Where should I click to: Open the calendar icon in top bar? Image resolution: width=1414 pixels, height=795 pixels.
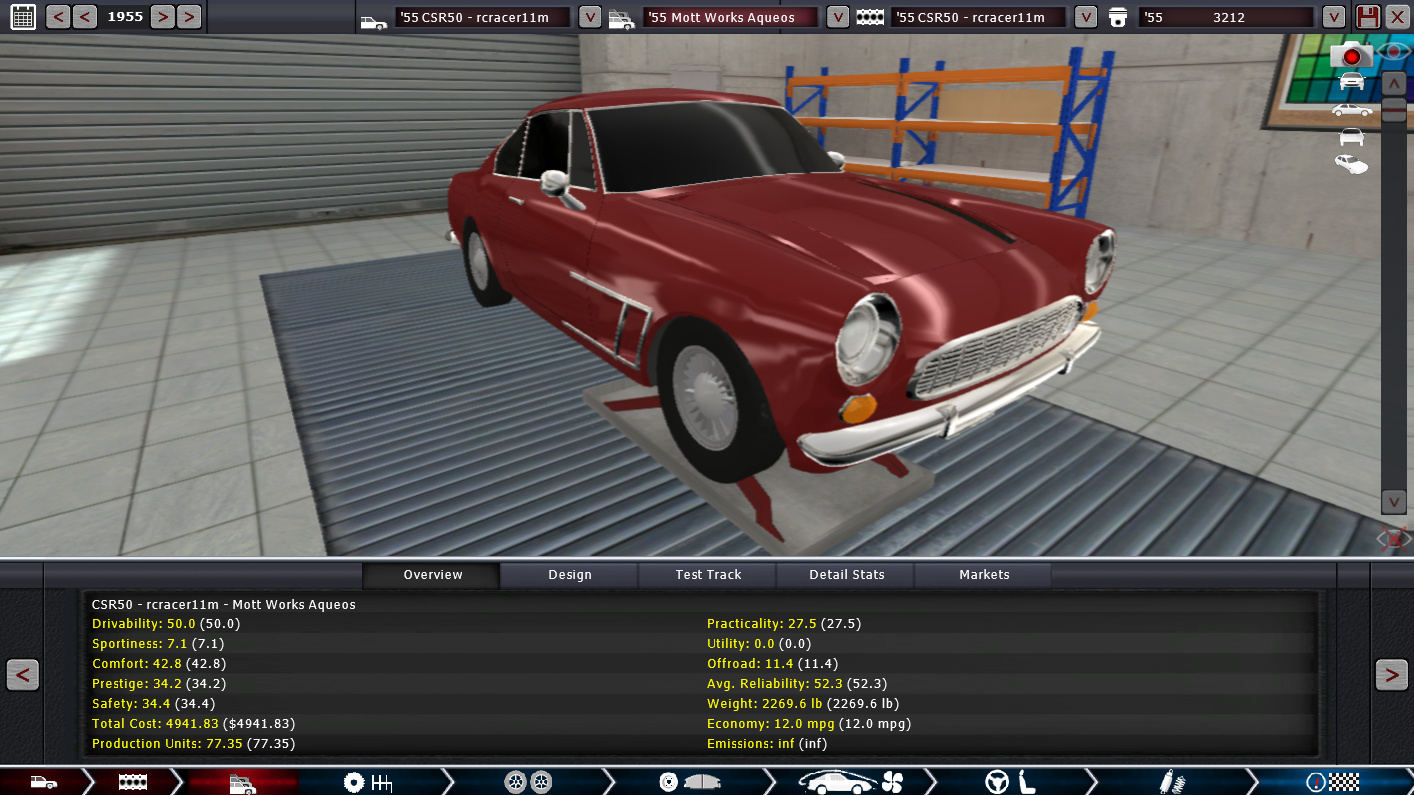22,17
